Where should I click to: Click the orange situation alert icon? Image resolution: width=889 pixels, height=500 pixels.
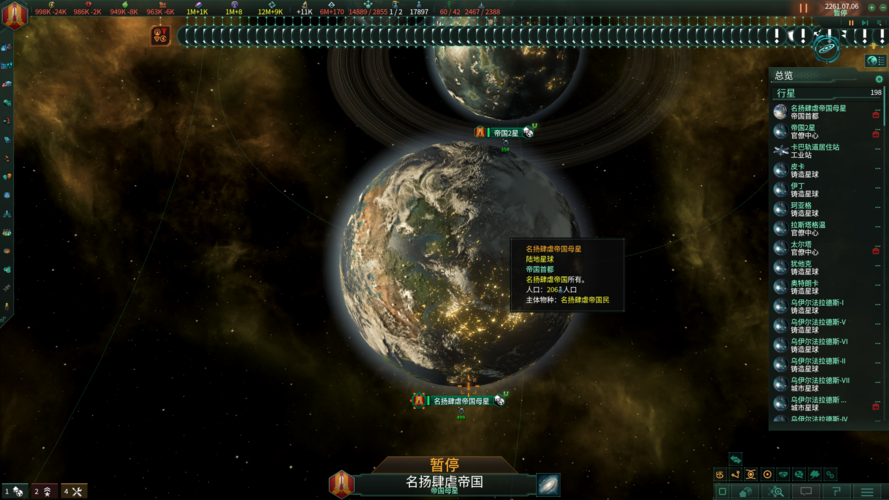[x=160, y=36]
